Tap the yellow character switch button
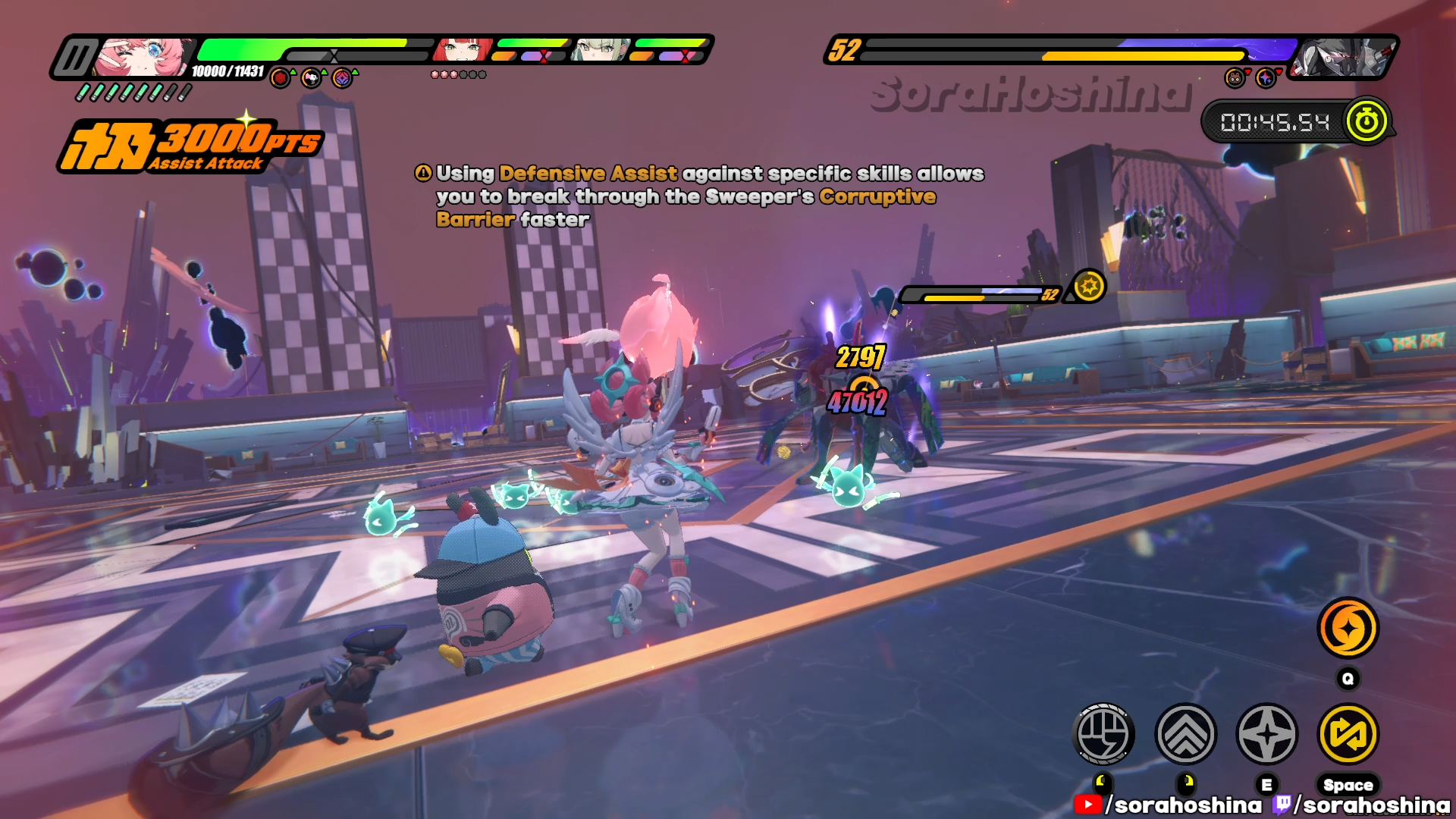 [1348, 734]
